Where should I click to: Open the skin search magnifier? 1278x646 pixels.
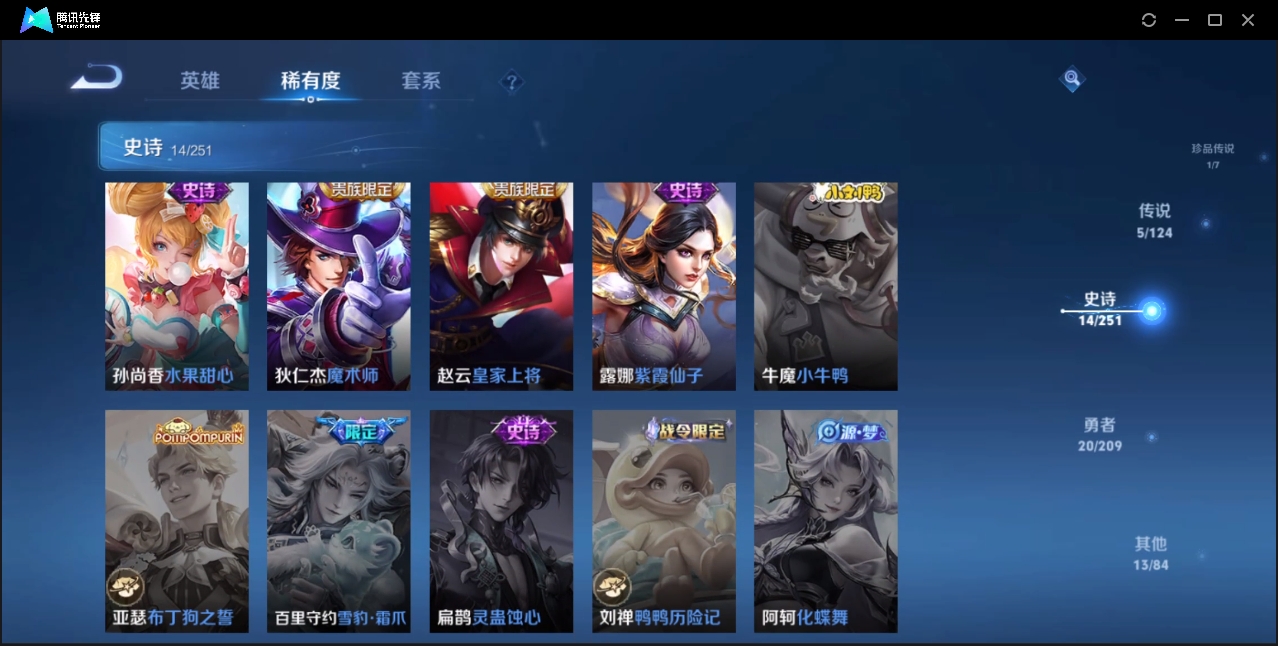tap(1071, 78)
